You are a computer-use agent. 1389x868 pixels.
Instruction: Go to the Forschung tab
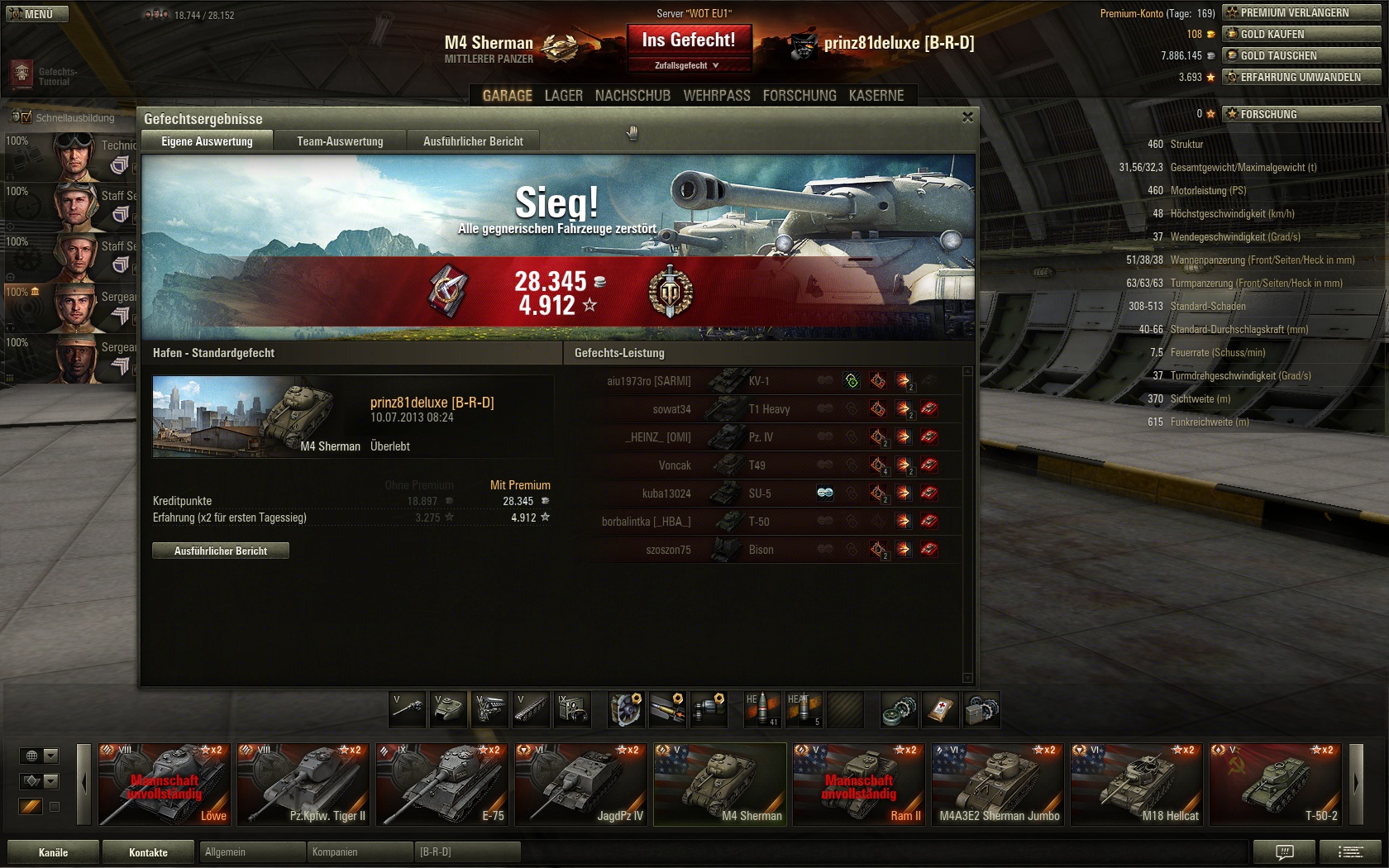(799, 96)
